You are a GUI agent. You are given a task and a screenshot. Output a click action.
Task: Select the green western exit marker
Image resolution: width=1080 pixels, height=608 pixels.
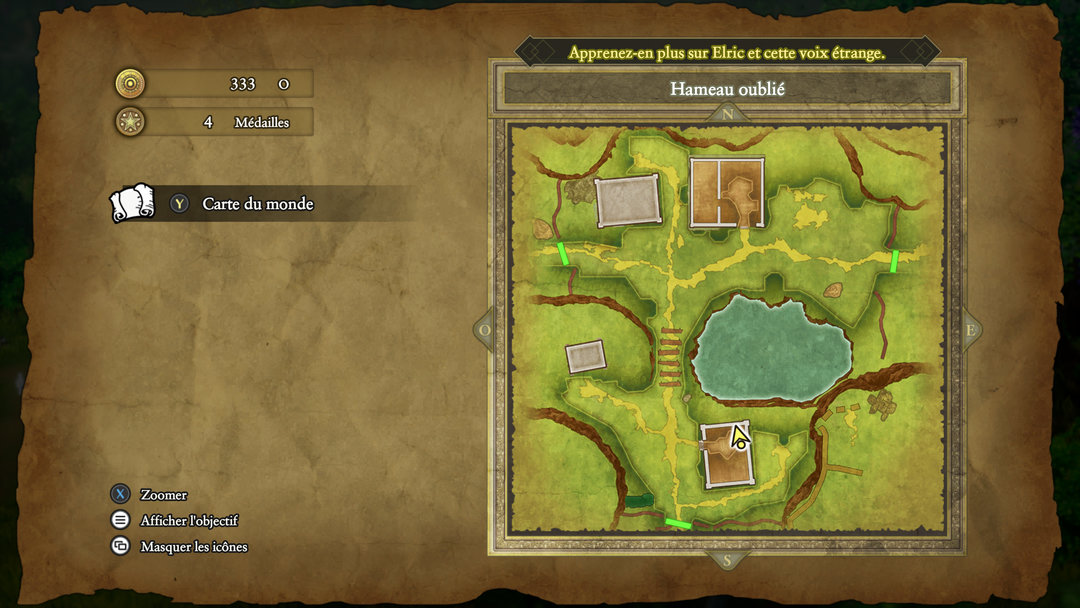(x=564, y=253)
